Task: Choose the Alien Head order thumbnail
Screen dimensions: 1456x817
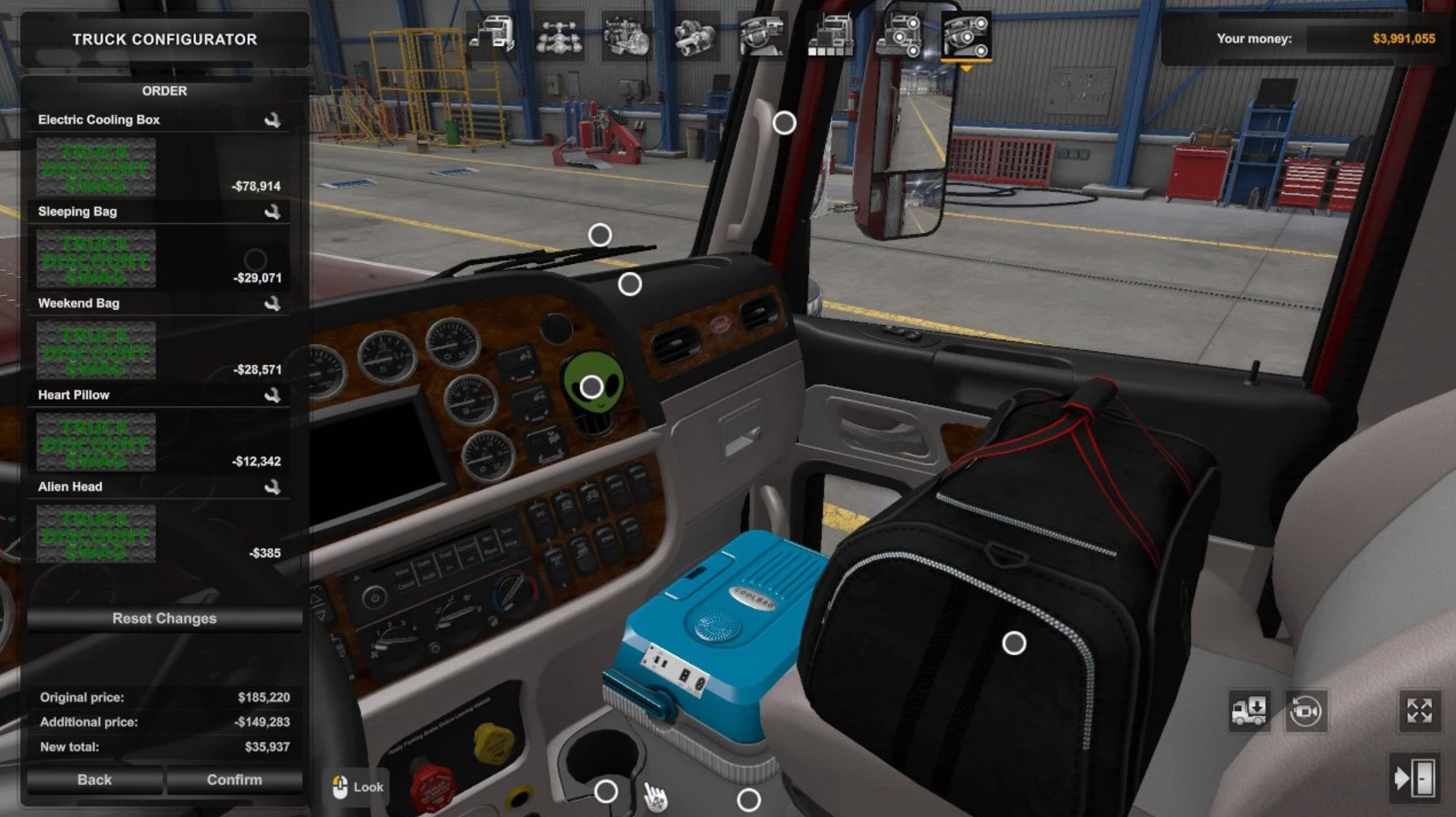Action: click(96, 534)
